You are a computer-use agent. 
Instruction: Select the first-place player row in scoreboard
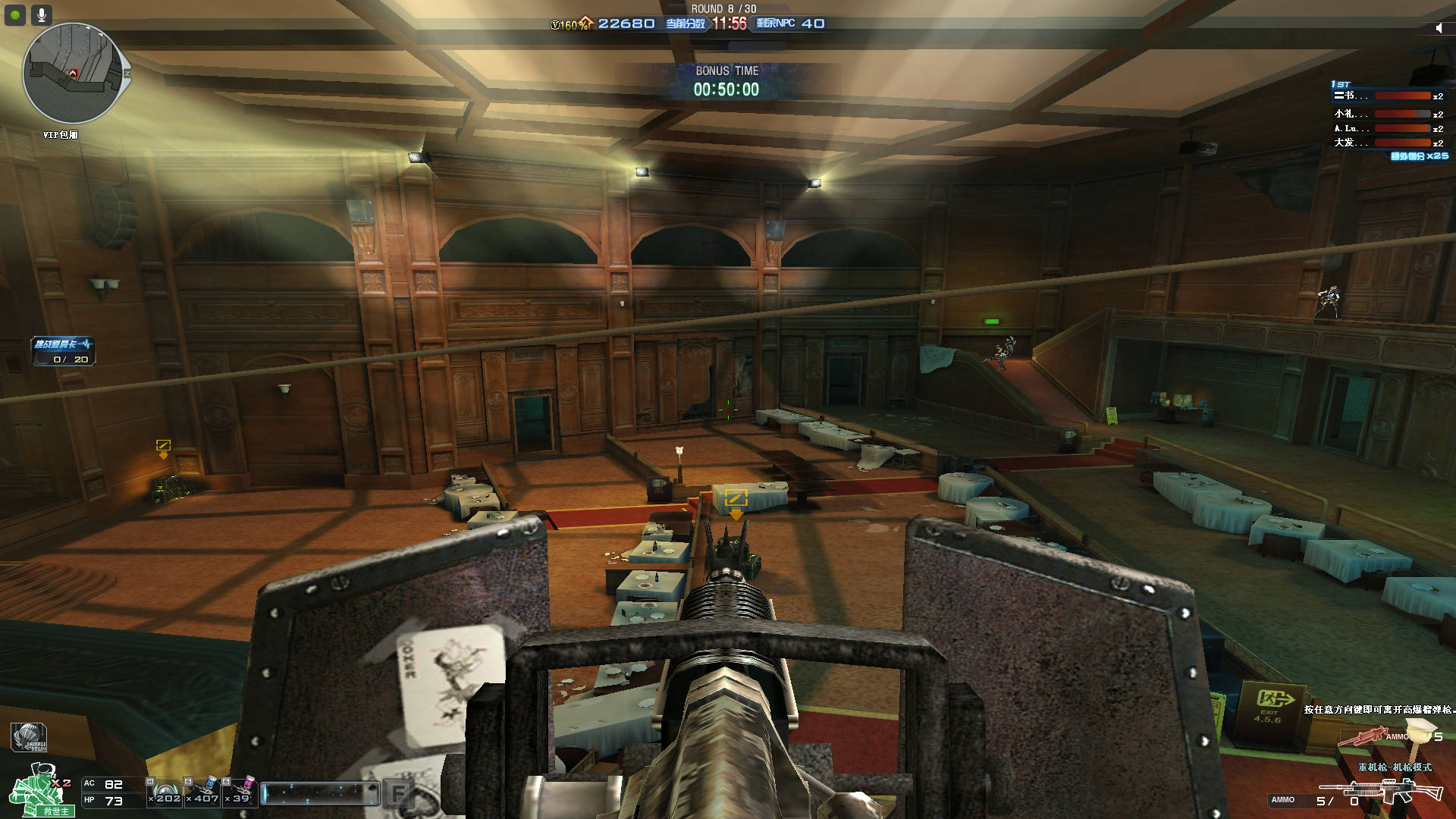pos(1388,96)
